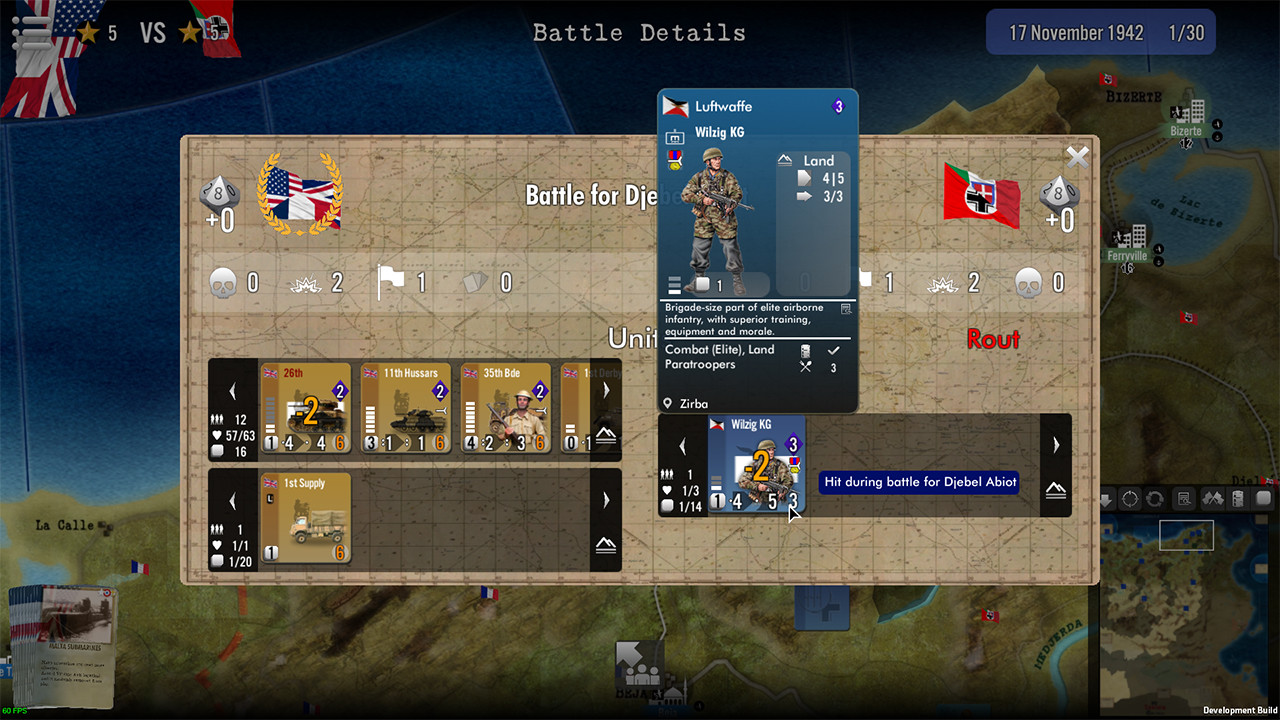1280x720 pixels.
Task: Click the viewport rectangle on the minimap
Action: click(1186, 535)
